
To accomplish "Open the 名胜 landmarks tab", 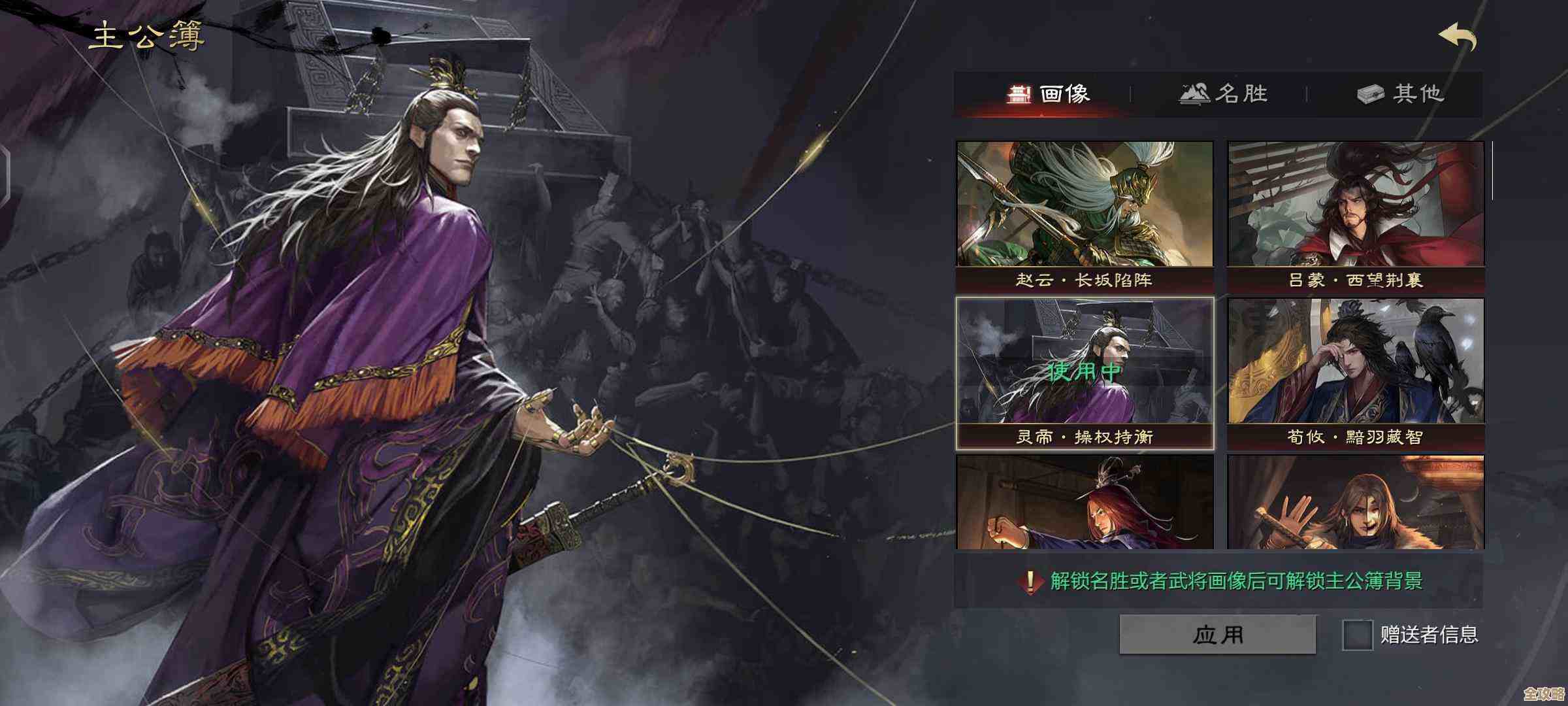I will click(x=1223, y=94).
